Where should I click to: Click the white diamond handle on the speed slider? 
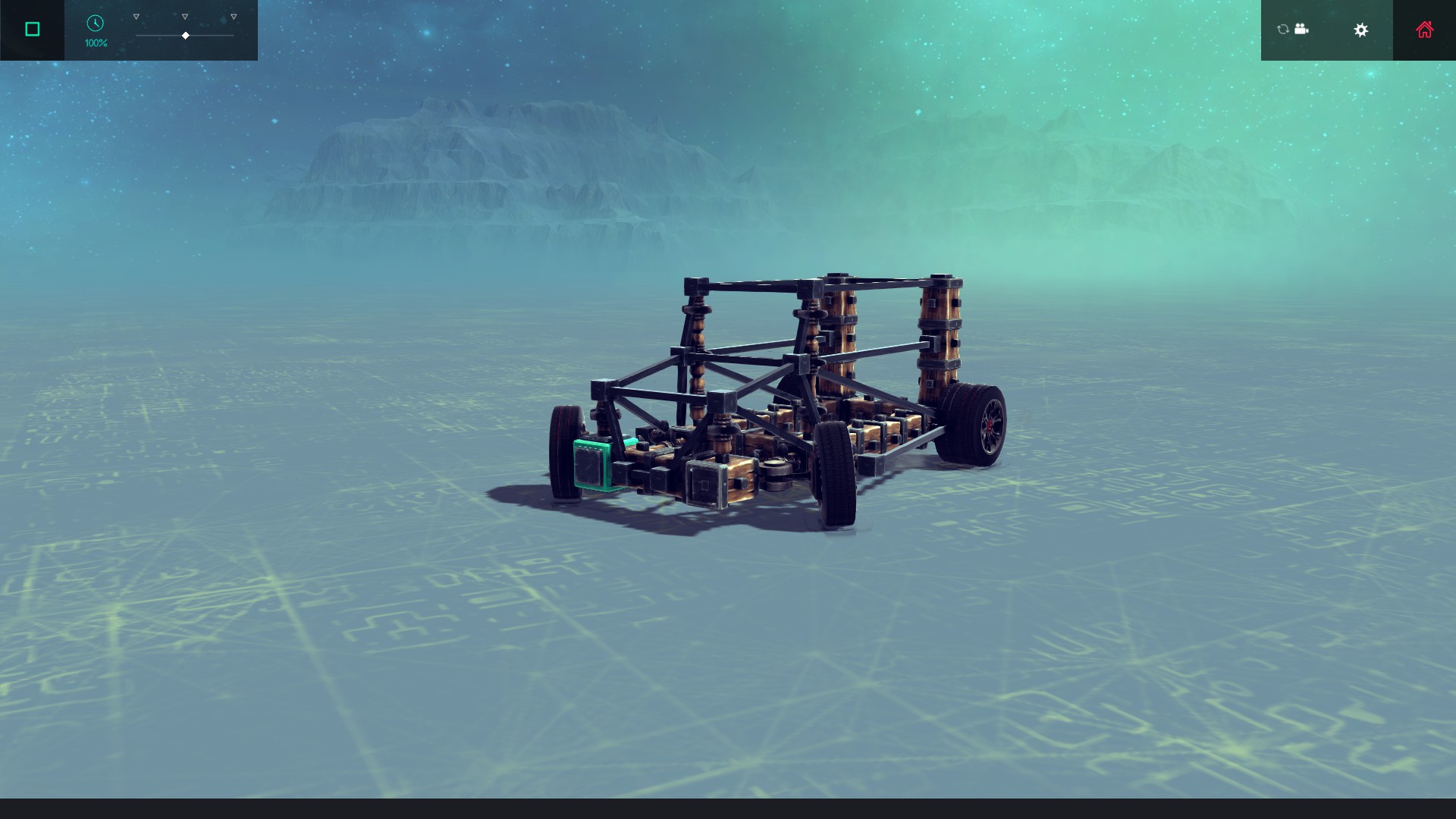tap(184, 35)
